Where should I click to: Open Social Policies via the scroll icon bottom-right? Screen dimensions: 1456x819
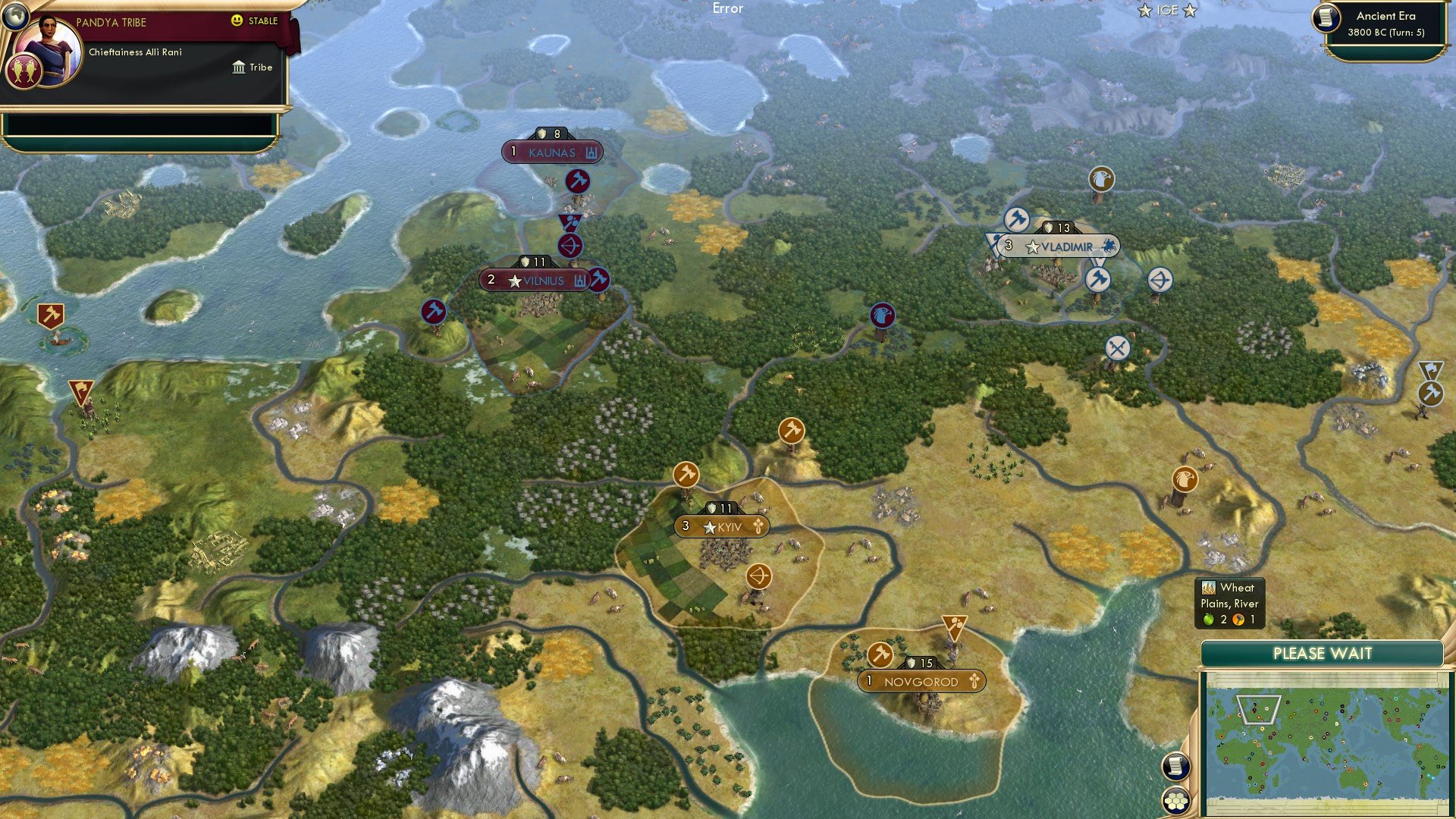(1175, 767)
